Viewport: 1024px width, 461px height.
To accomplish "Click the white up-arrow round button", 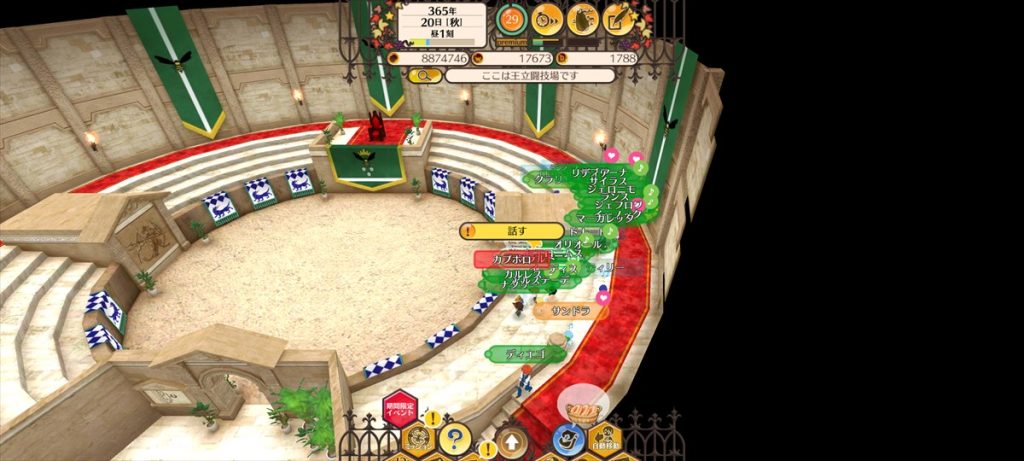I will click(512, 441).
